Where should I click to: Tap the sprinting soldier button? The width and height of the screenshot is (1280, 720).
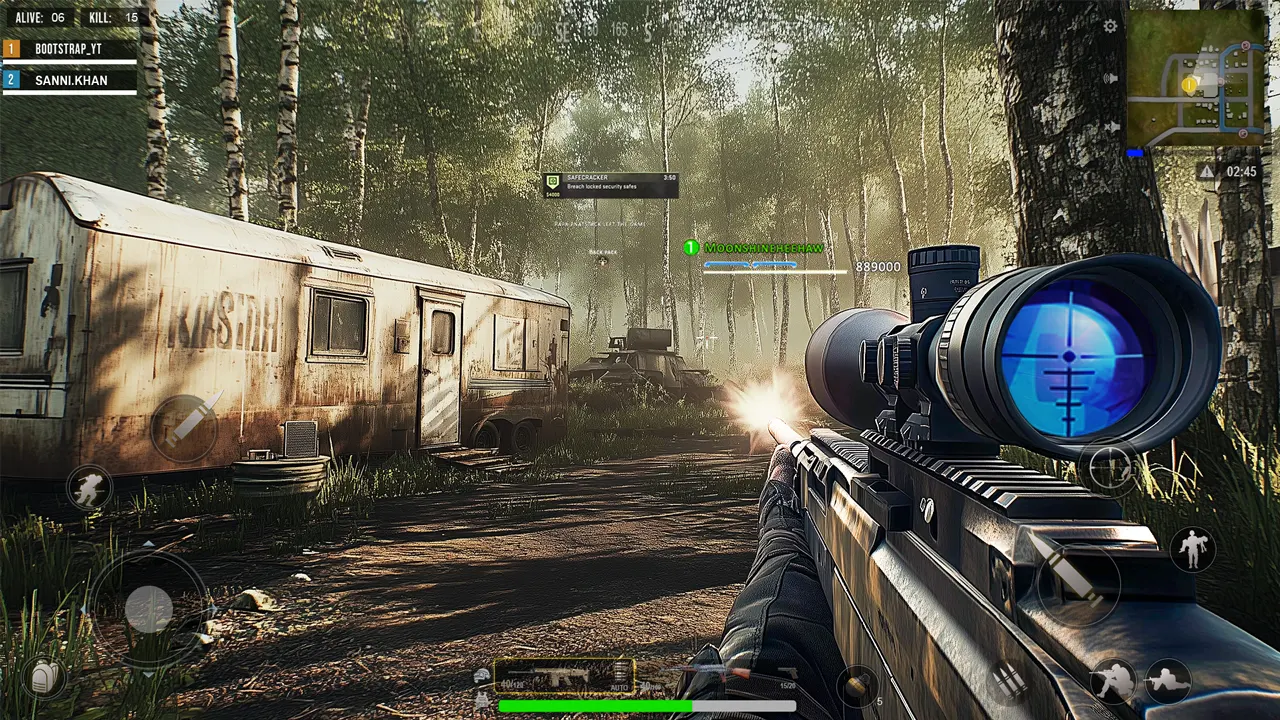tap(90, 488)
